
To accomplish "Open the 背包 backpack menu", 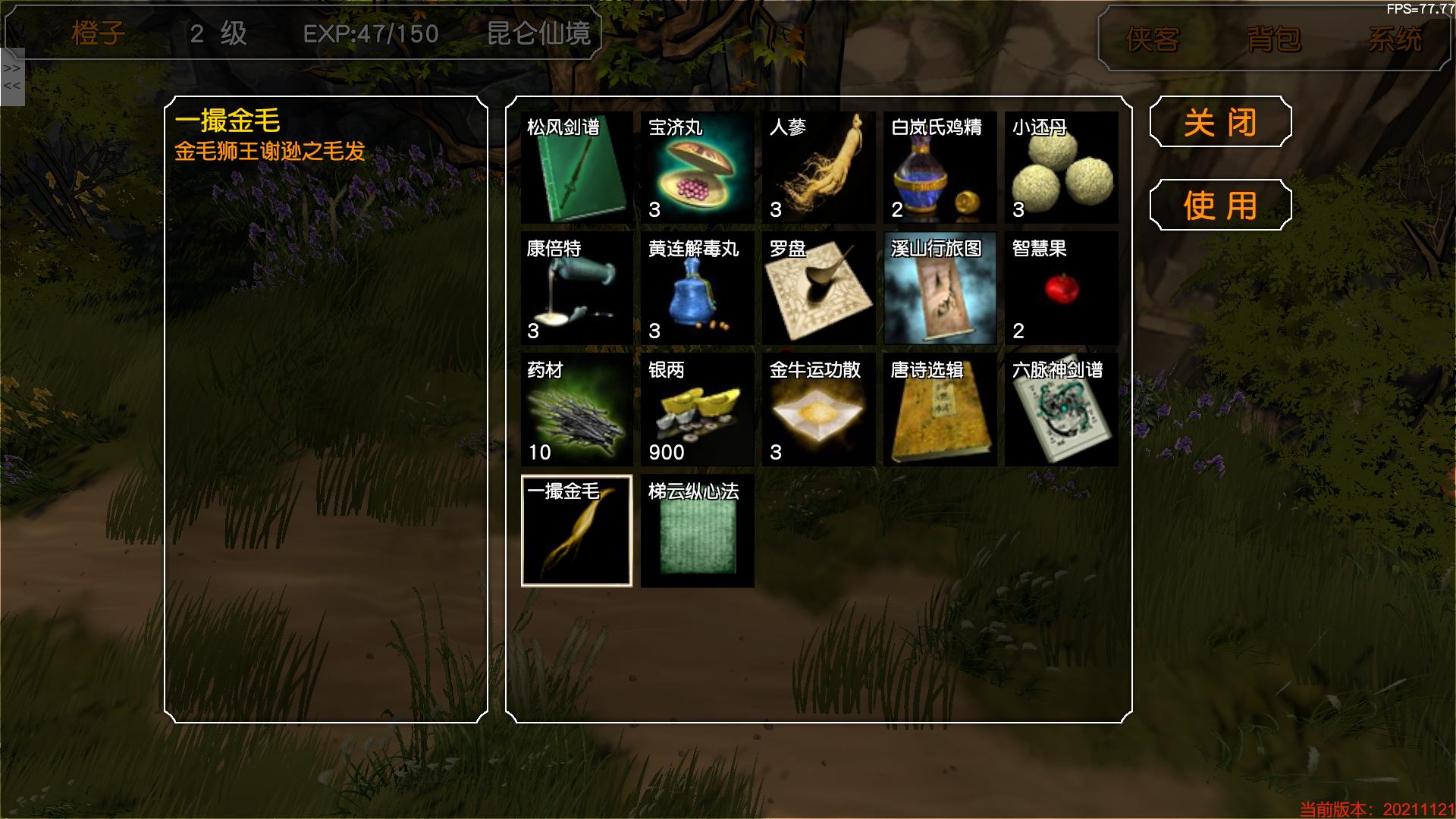I will (x=1274, y=39).
